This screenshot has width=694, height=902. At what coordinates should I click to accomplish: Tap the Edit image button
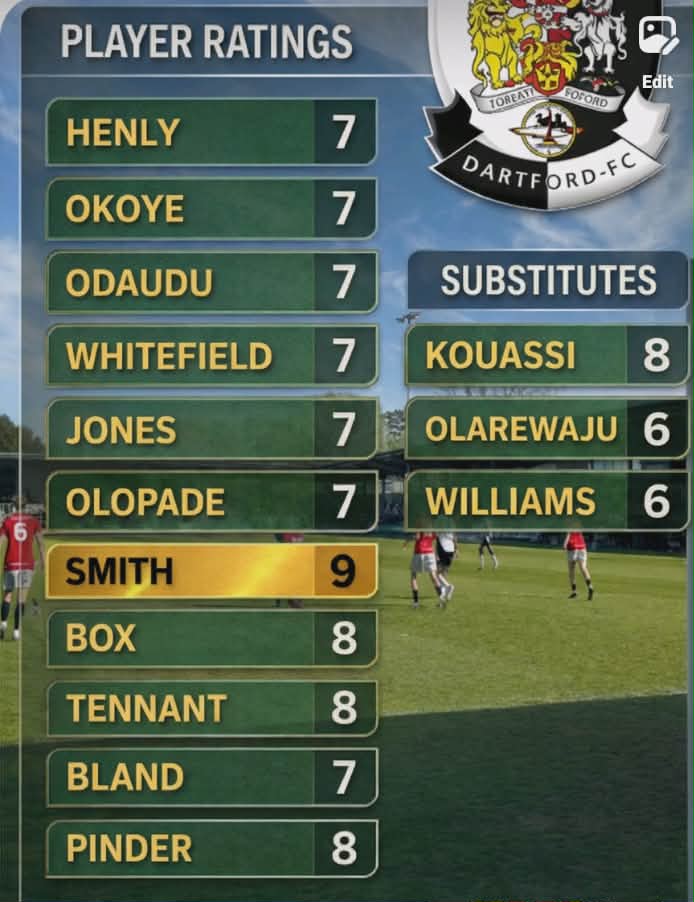tap(658, 50)
